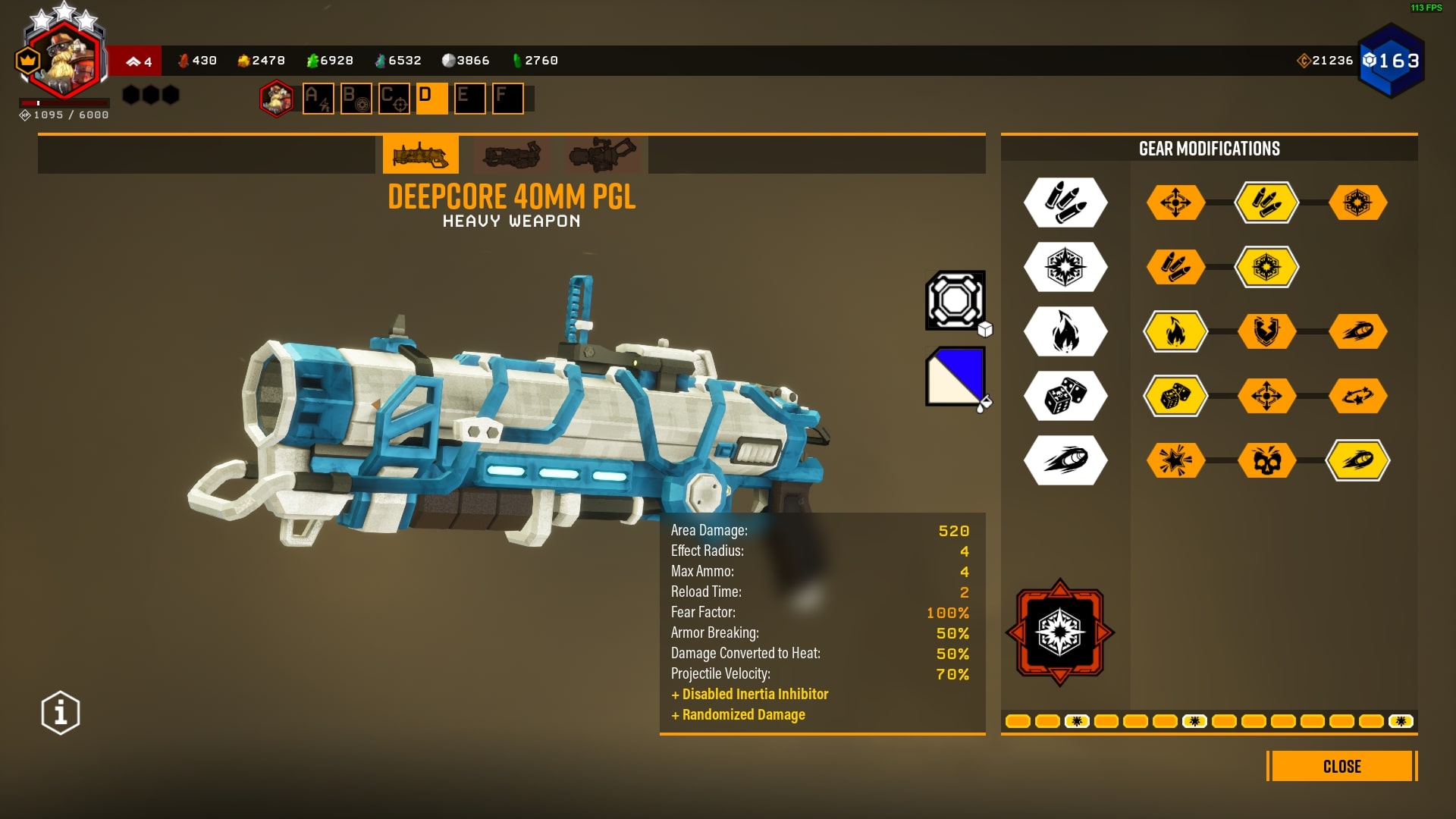This screenshot has width=1456, height=819.
Task: Select loadout A
Action: pyautogui.click(x=318, y=99)
